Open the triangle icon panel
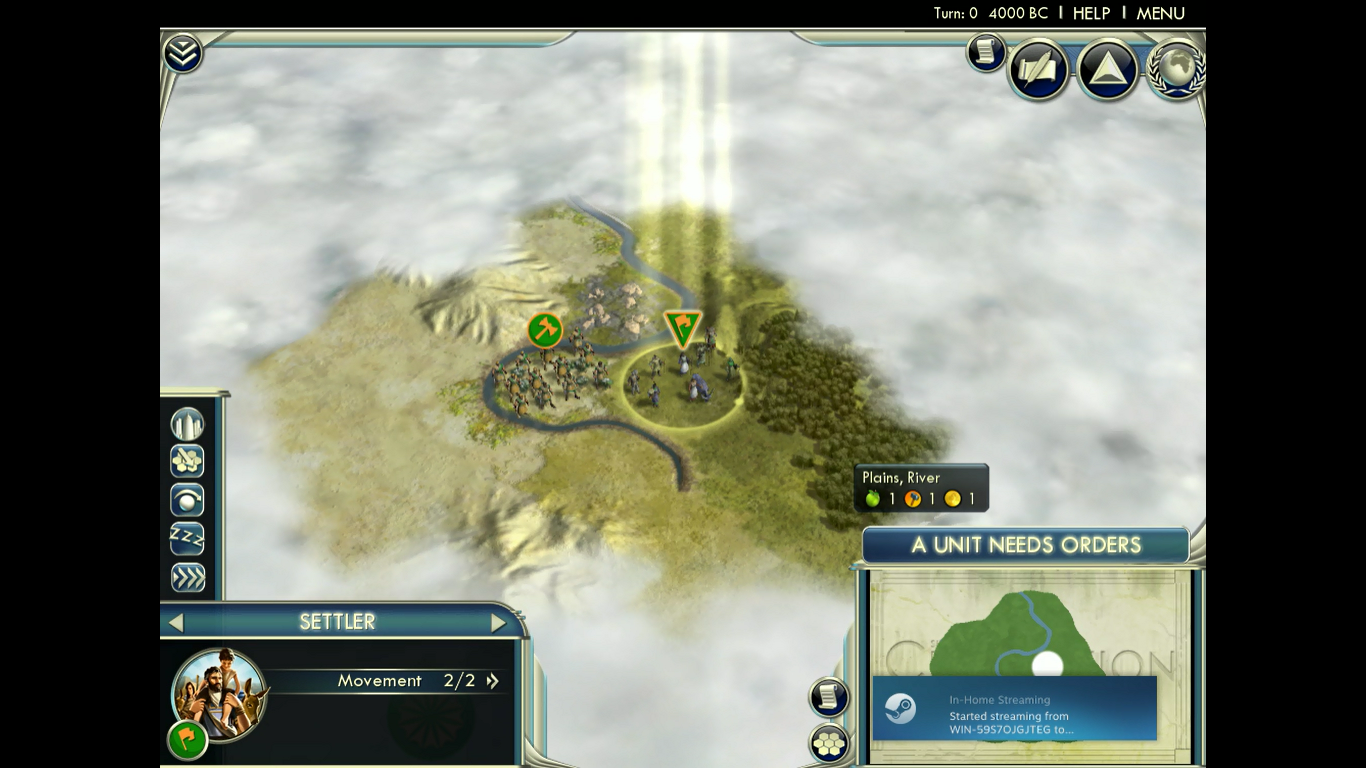 [x=1107, y=70]
